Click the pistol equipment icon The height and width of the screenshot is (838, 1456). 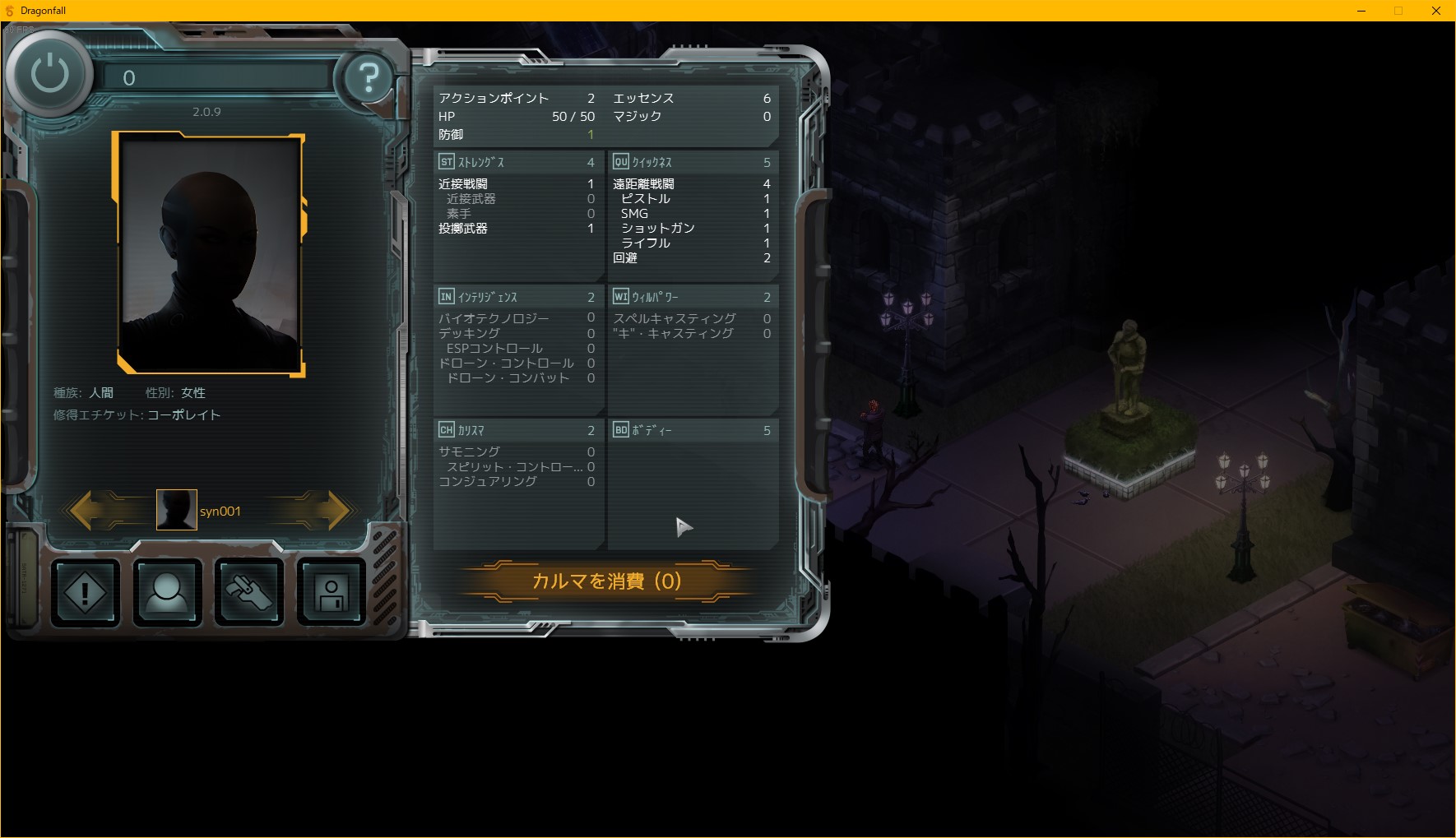point(249,591)
